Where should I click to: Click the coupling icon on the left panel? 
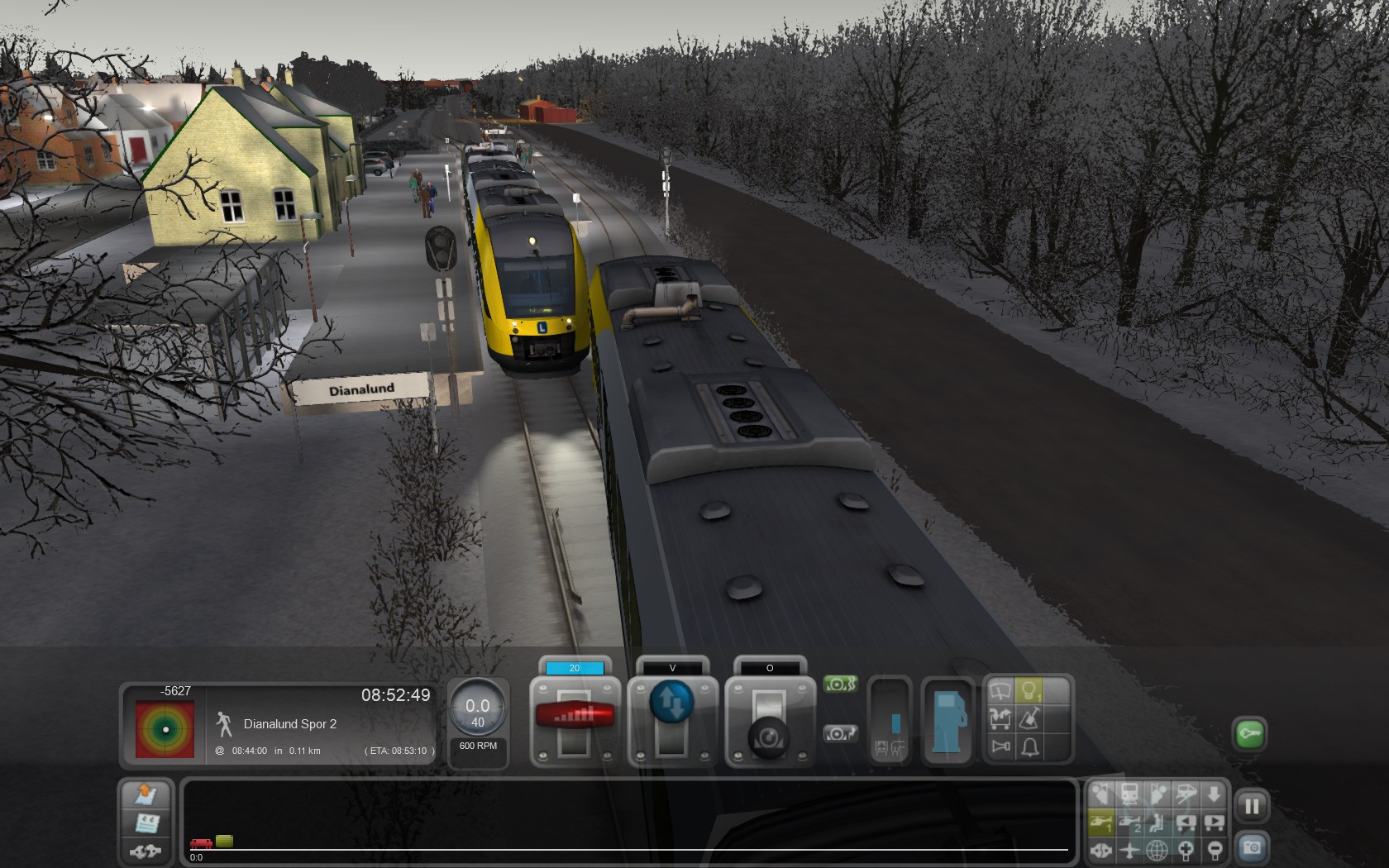click(x=146, y=850)
